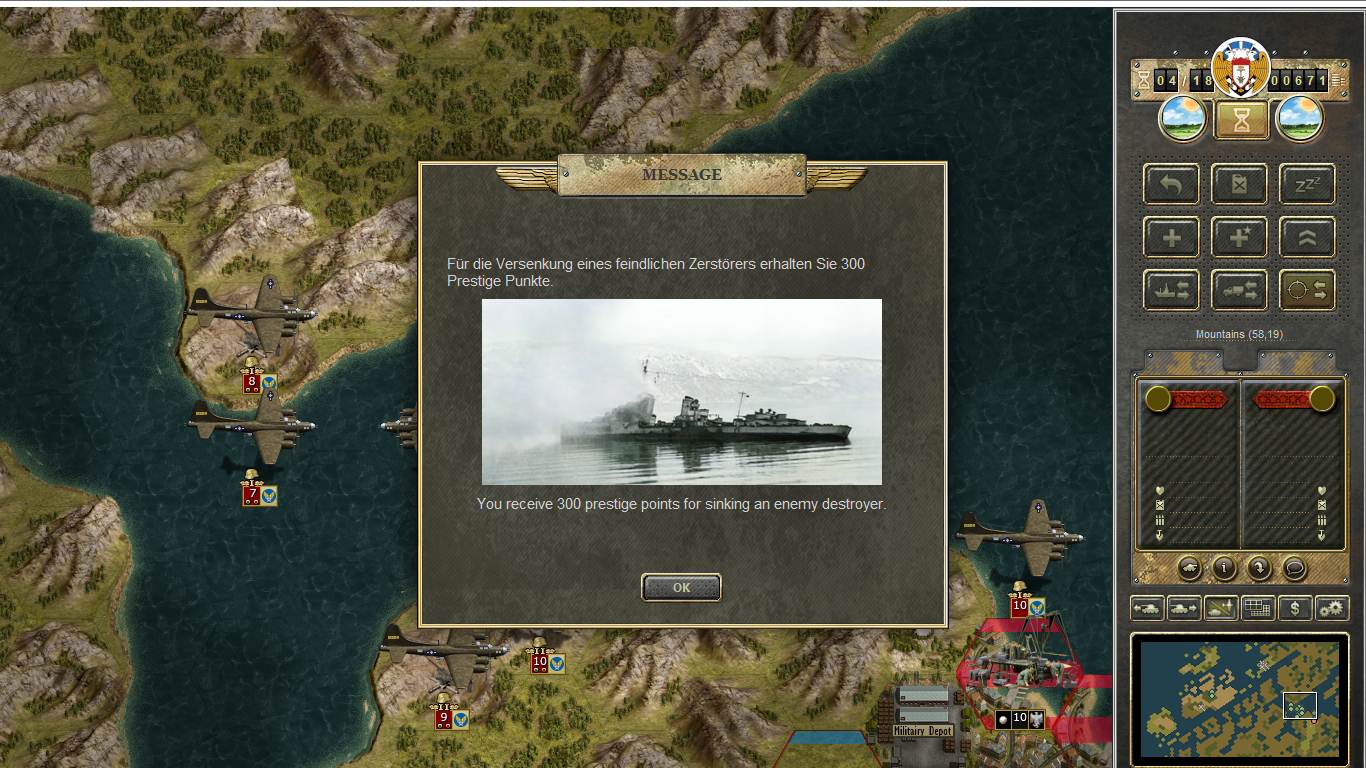Activate the crosshair switch button
This screenshot has height=768, width=1366.
[x=1307, y=290]
